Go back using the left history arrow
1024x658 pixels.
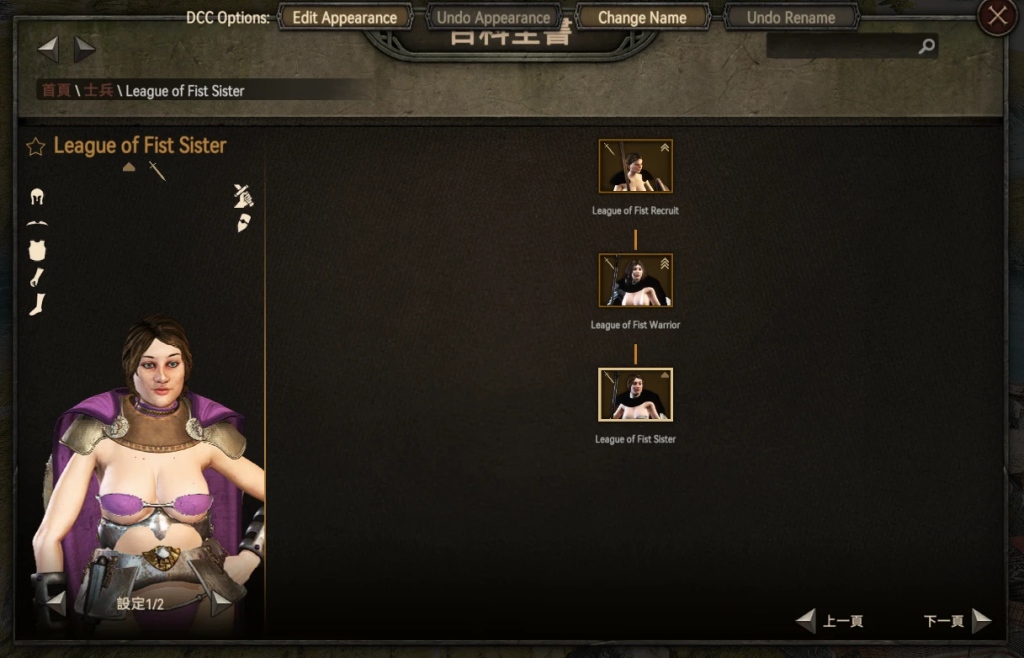(x=48, y=49)
